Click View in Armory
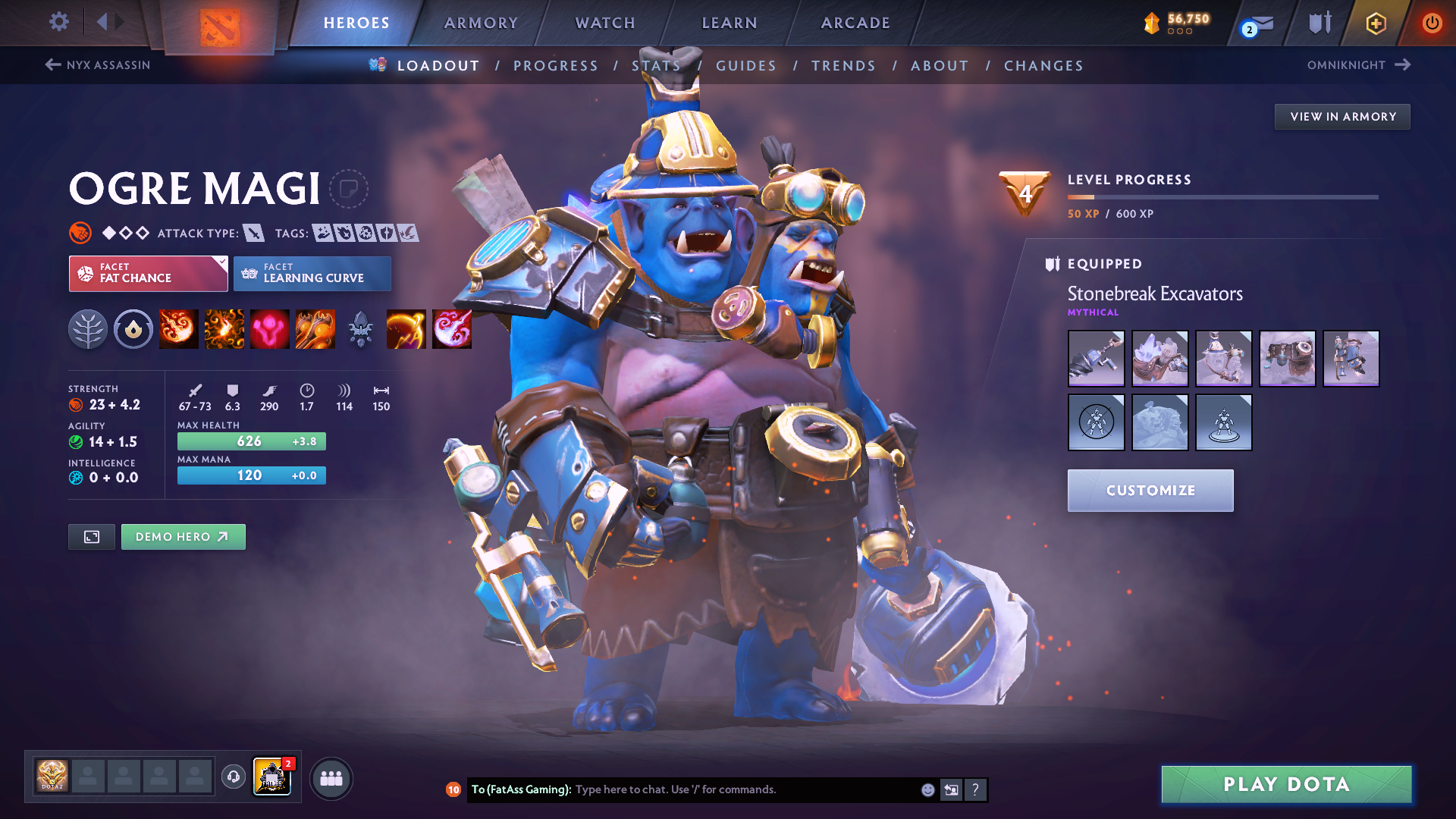The width and height of the screenshot is (1456, 819). 1342,117
